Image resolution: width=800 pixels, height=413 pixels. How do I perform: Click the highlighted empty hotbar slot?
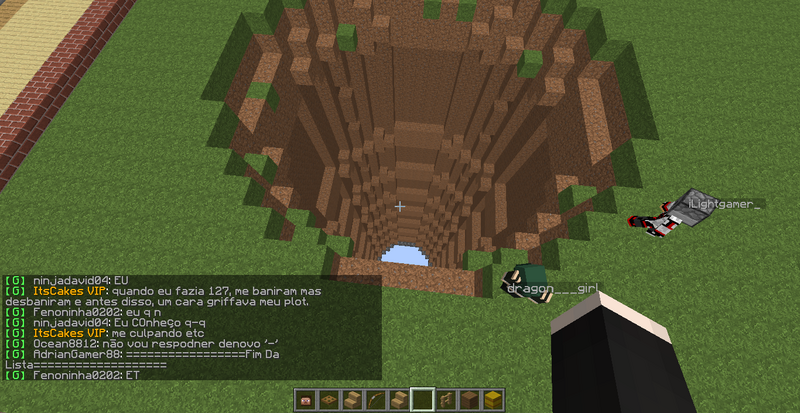pyautogui.click(x=423, y=400)
